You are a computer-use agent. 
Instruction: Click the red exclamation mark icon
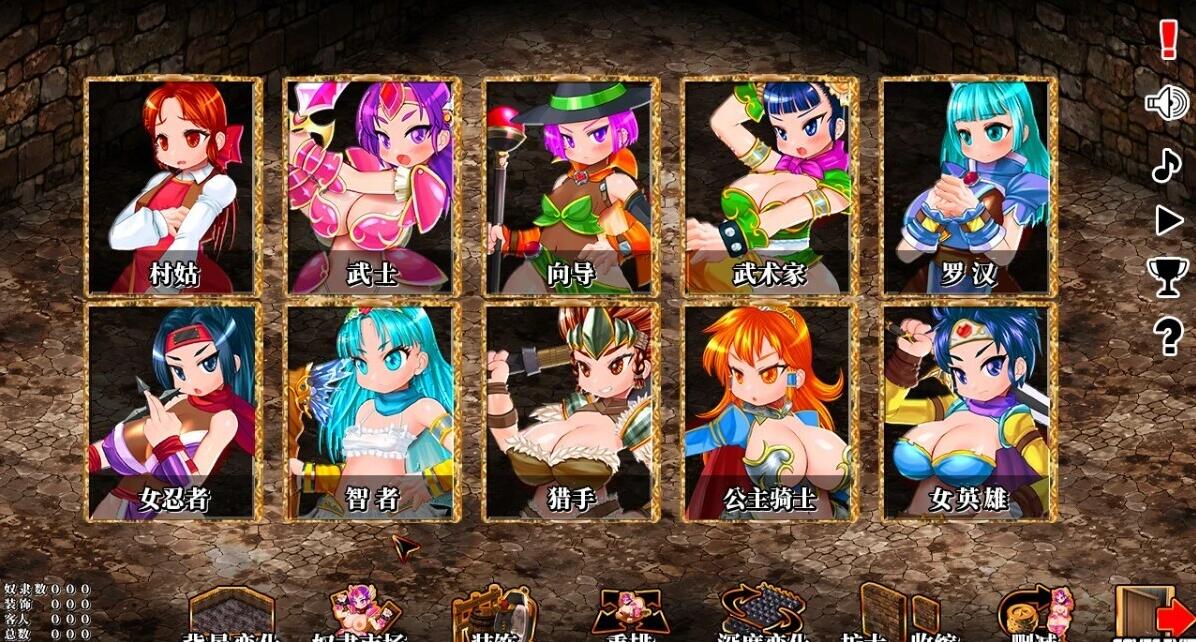pyautogui.click(x=1167, y=40)
